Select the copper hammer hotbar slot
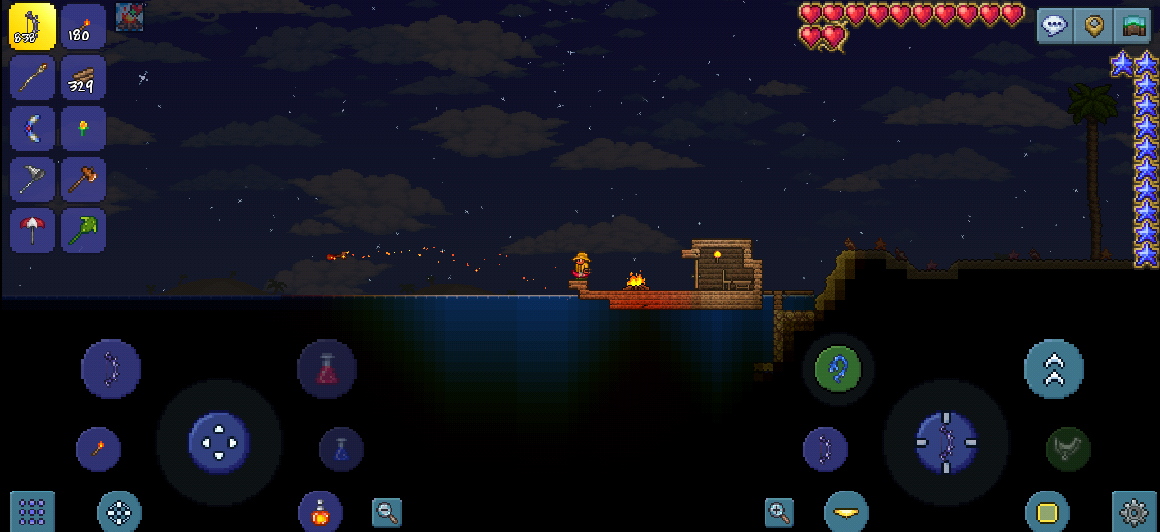Screen dimensions: 1160x532 point(83,179)
